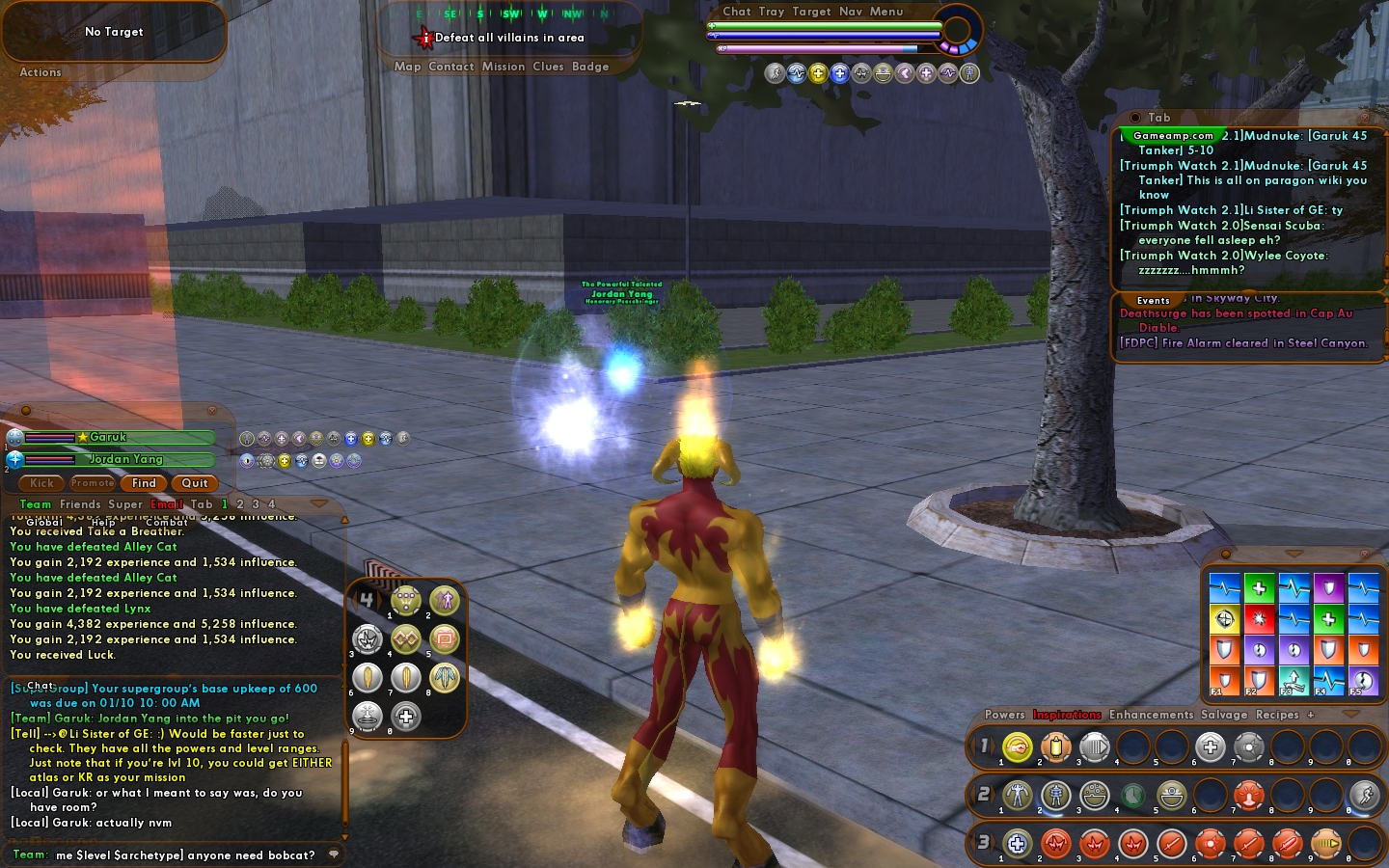Click the Find team members button
Viewport: 1389px width, 868px height.
tap(144, 483)
